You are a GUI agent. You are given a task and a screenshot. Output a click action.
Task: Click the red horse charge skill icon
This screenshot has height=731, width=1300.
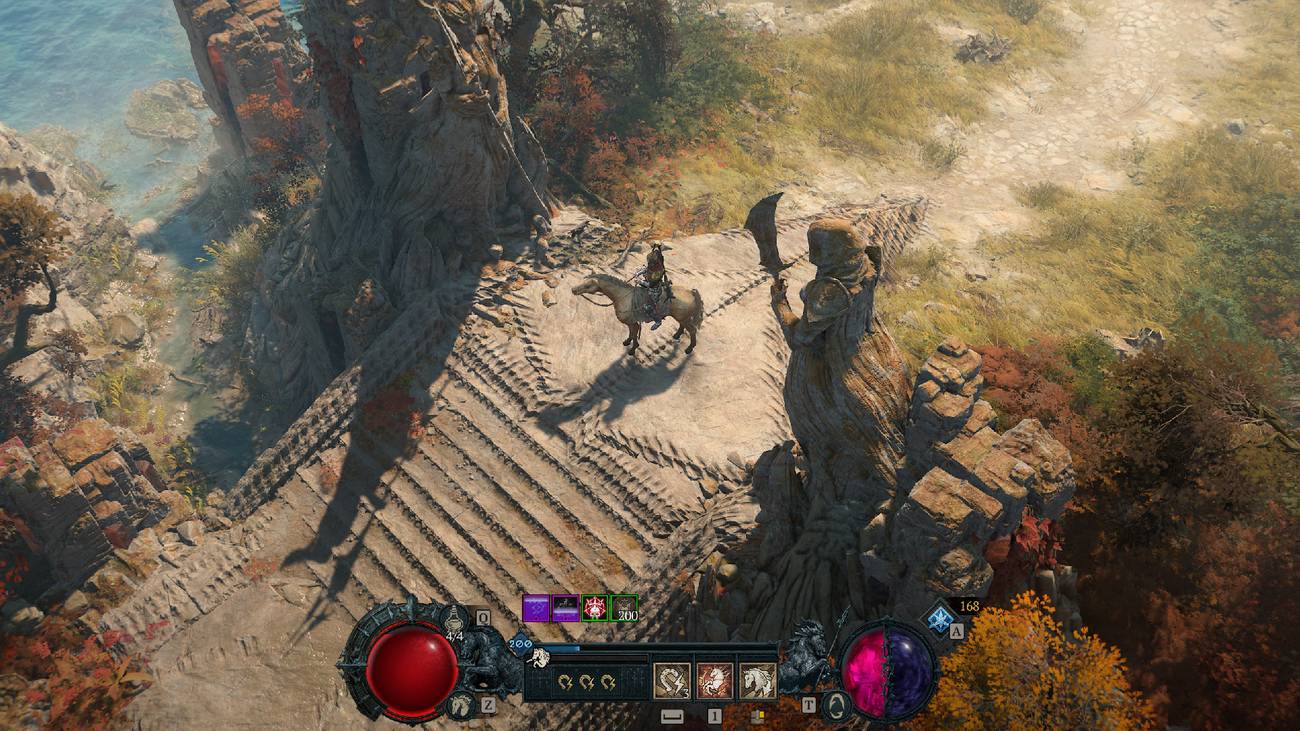[715, 679]
